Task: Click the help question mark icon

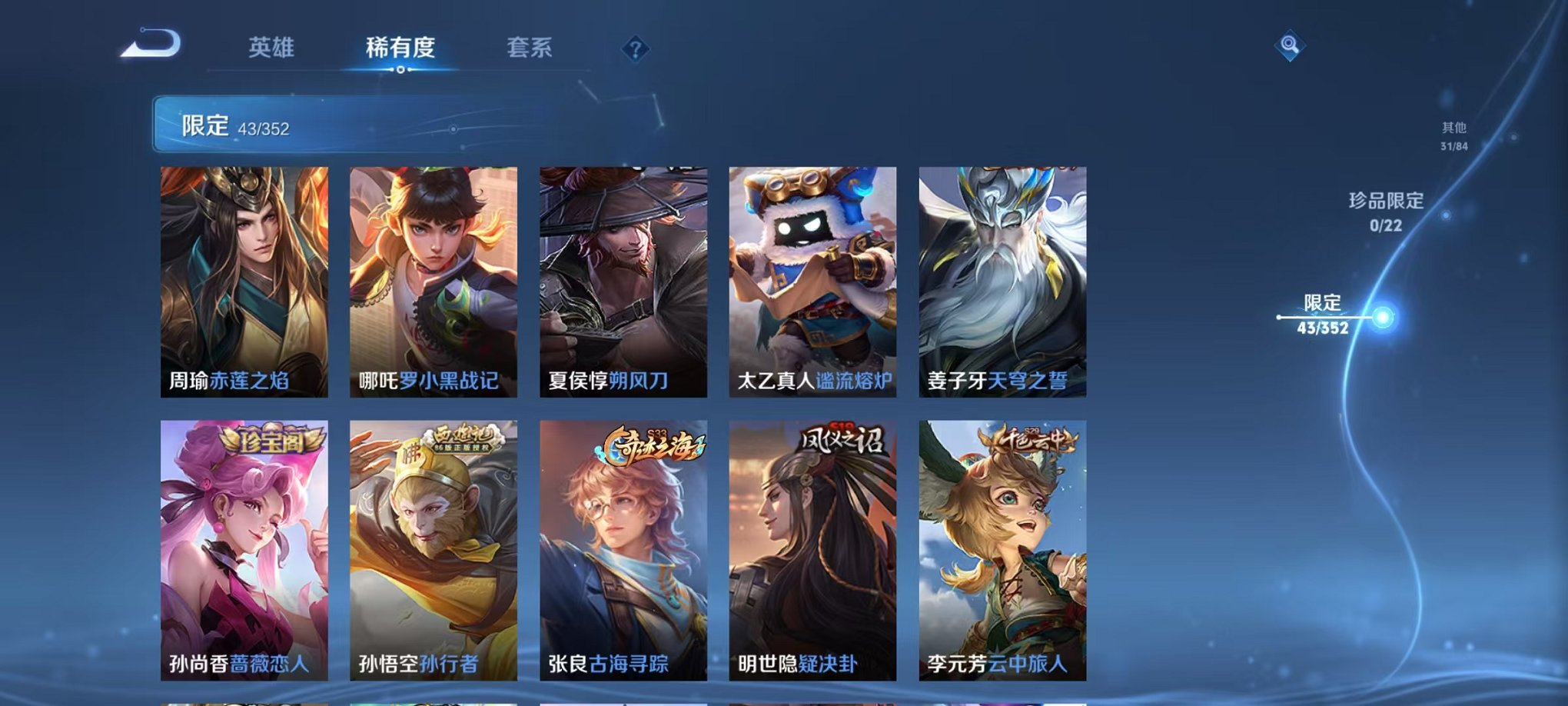Action: coord(635,49)
